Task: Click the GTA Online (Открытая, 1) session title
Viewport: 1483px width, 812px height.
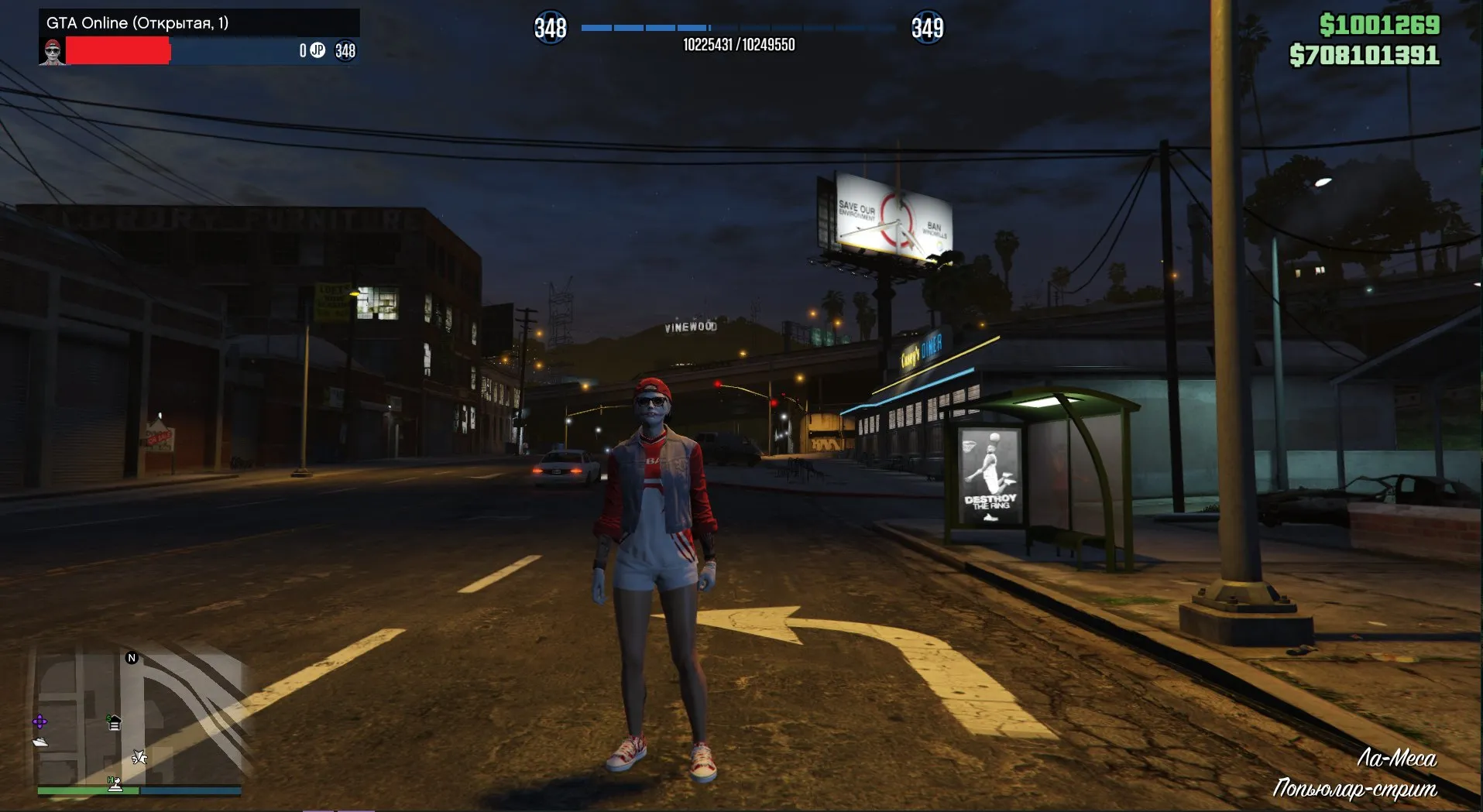Action: tap(136, 23)
